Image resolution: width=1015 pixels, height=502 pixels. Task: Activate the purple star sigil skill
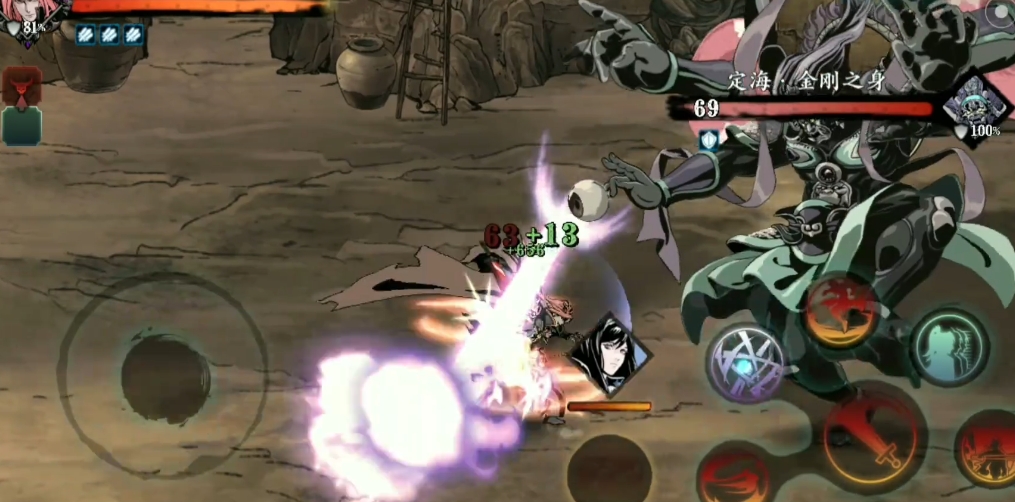(745, 360)
